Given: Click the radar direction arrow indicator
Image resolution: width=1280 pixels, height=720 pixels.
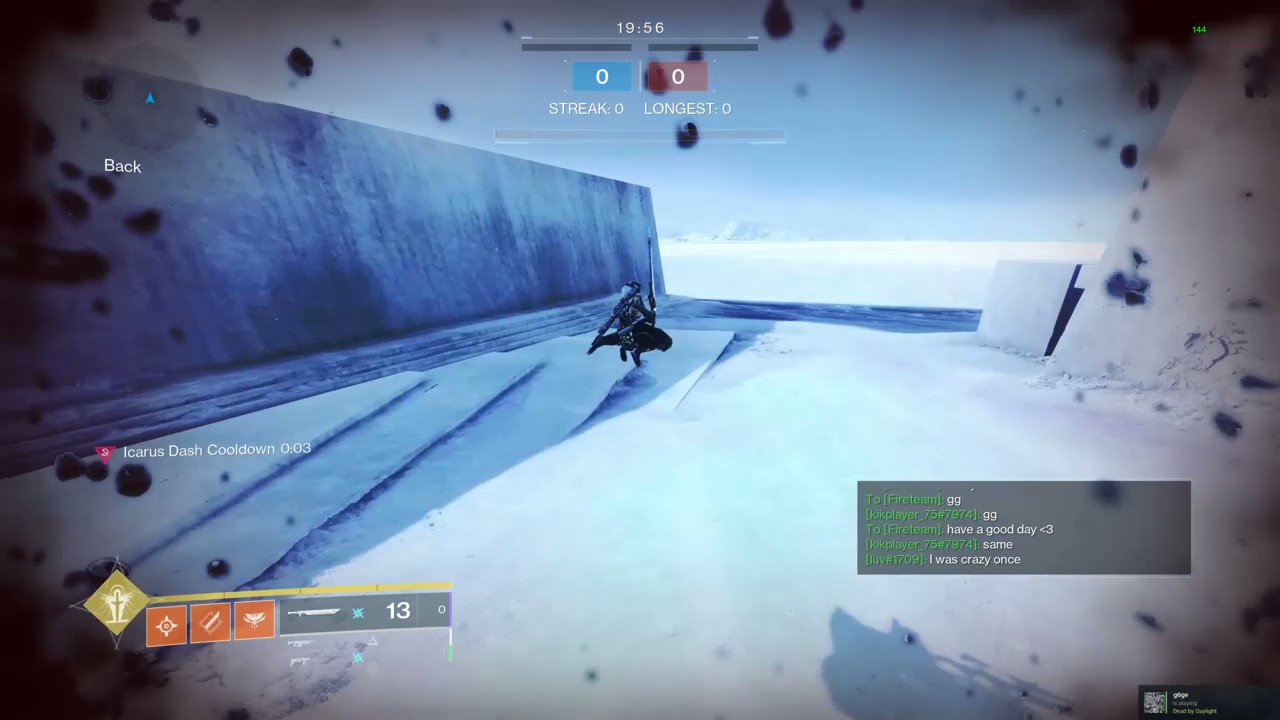Looking at the screenshot, I should [x=150, y=98].
